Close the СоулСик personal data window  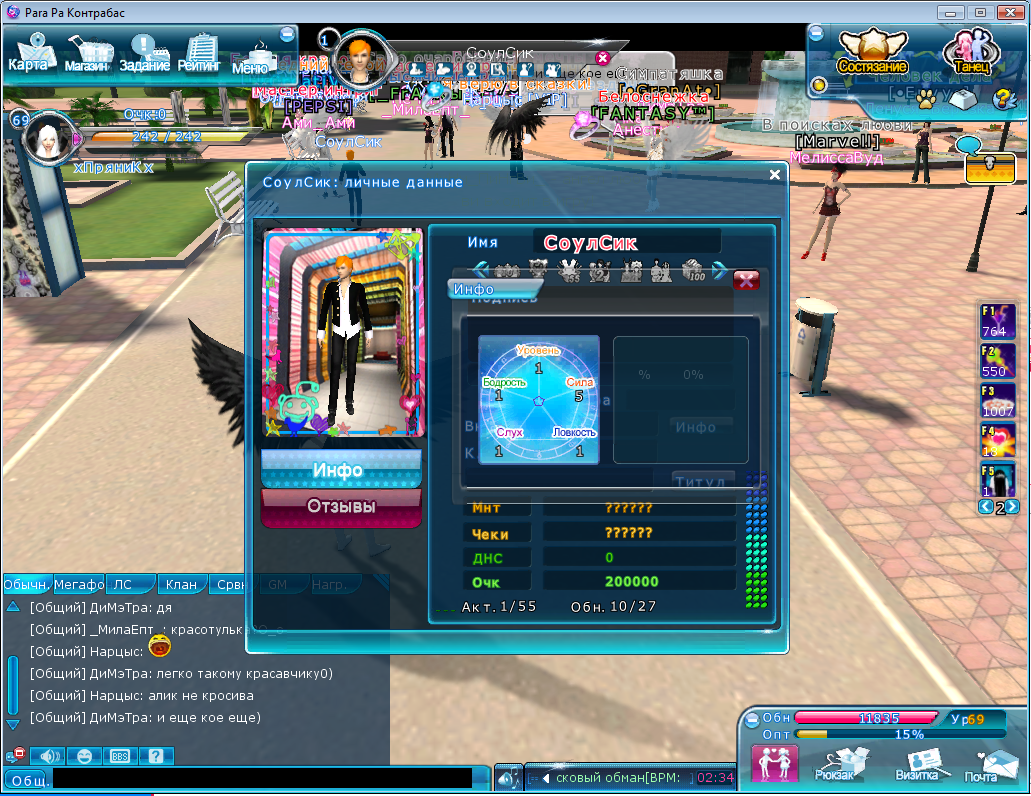coord(774,175)
